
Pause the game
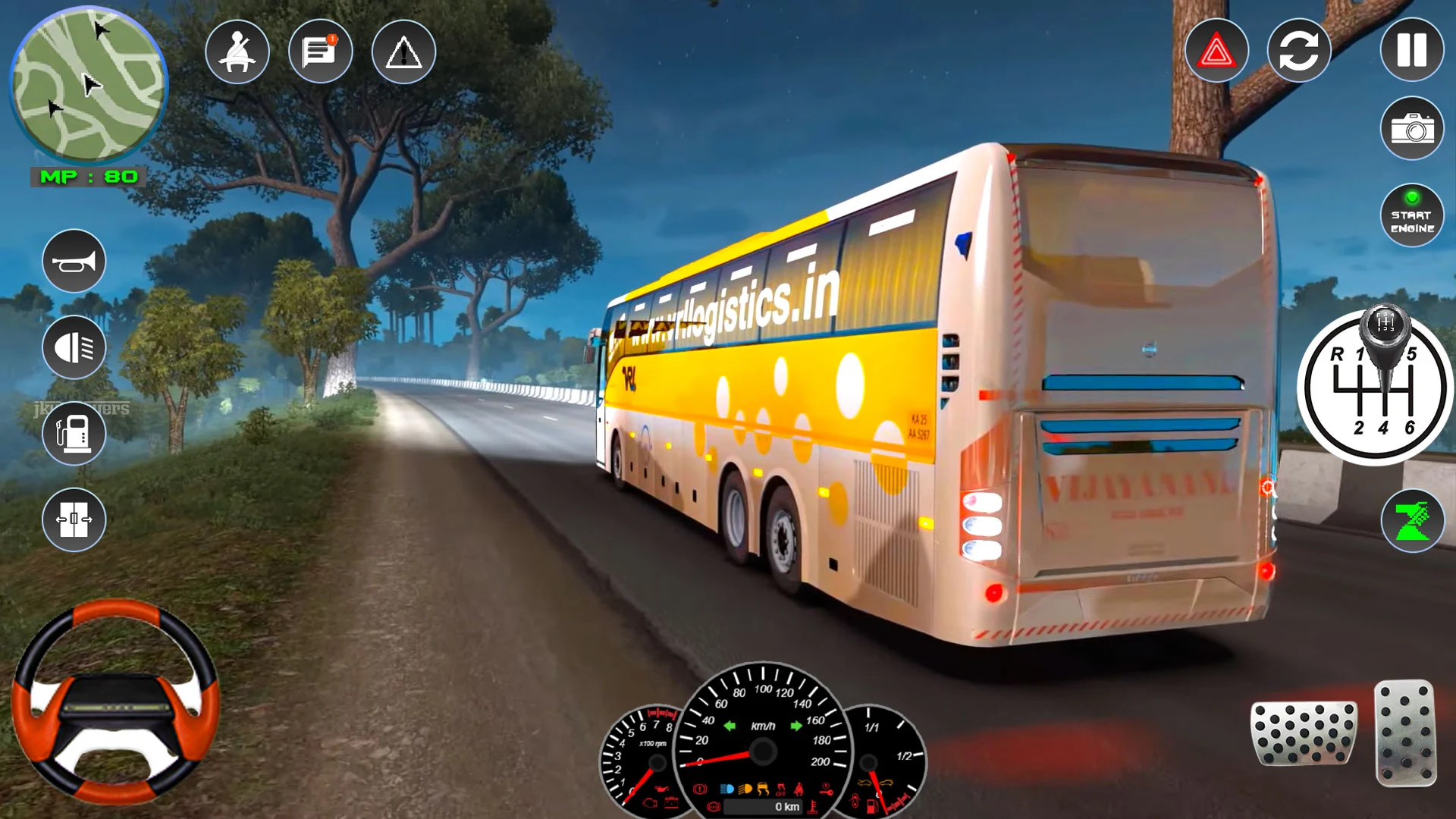pos(1410,50)
